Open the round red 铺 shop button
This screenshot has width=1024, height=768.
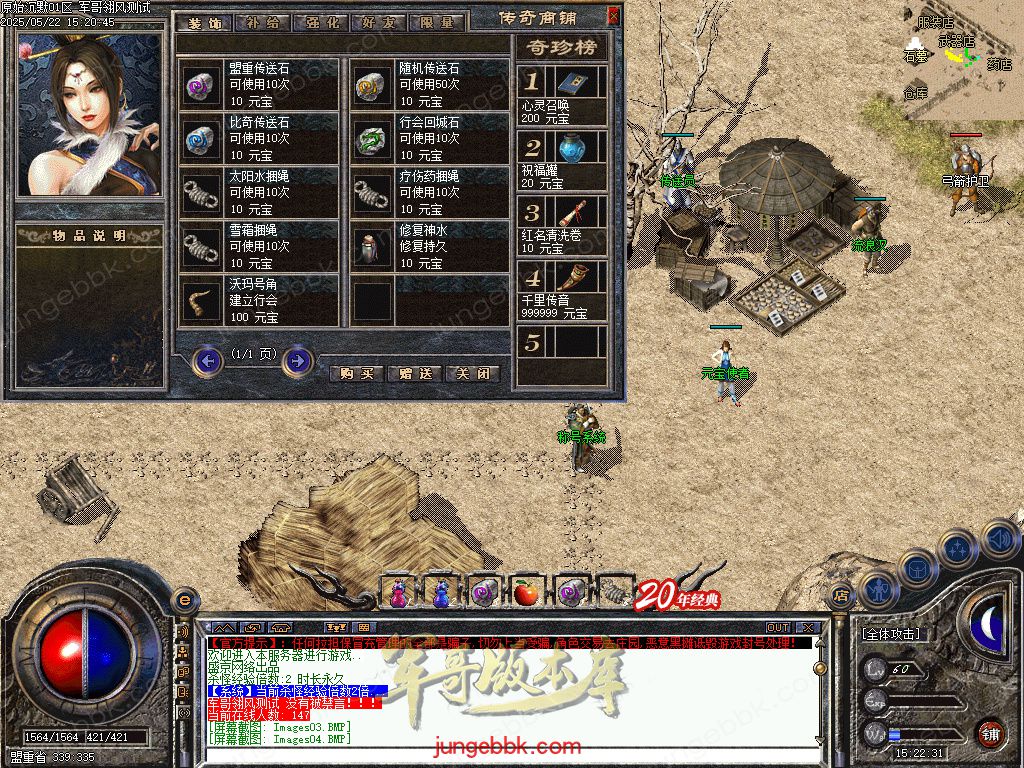[x=990, y=733]
